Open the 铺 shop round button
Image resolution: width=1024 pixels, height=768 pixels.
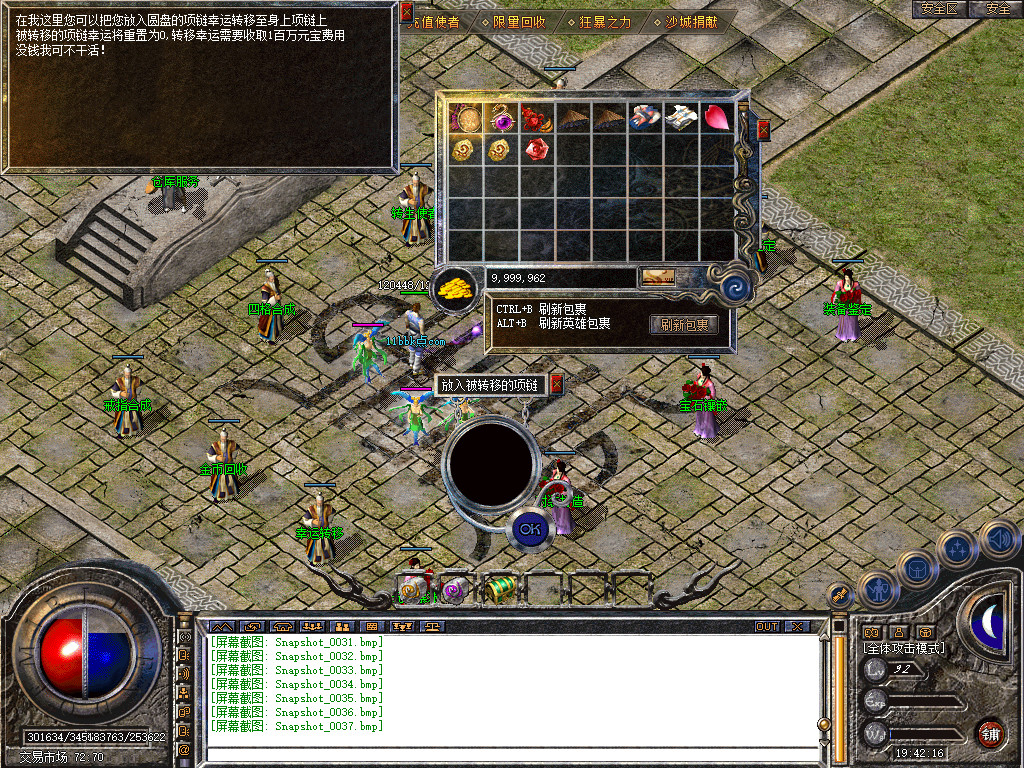(990, 733)
